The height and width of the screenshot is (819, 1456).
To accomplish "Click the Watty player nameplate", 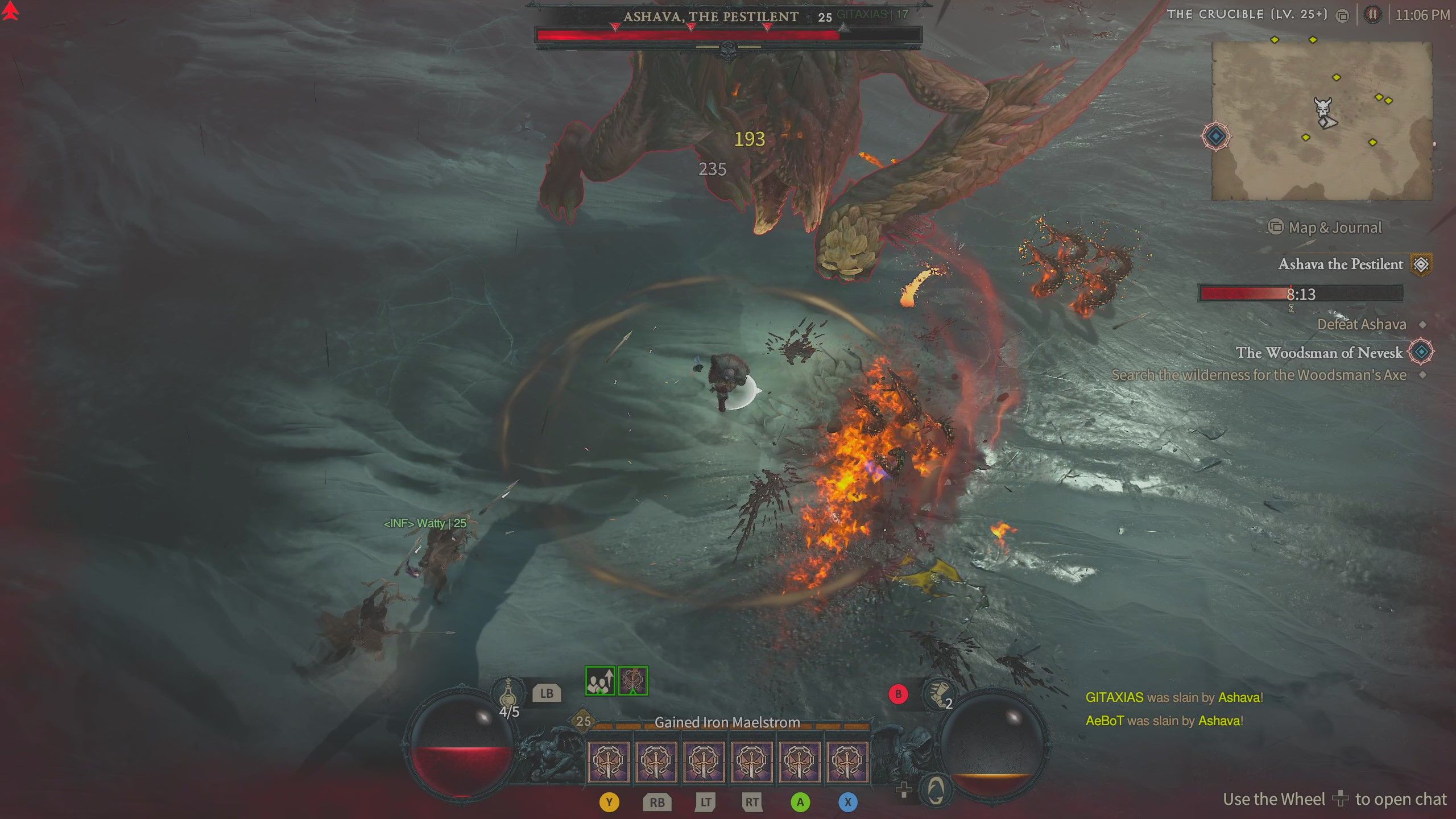I will [424, 523].
